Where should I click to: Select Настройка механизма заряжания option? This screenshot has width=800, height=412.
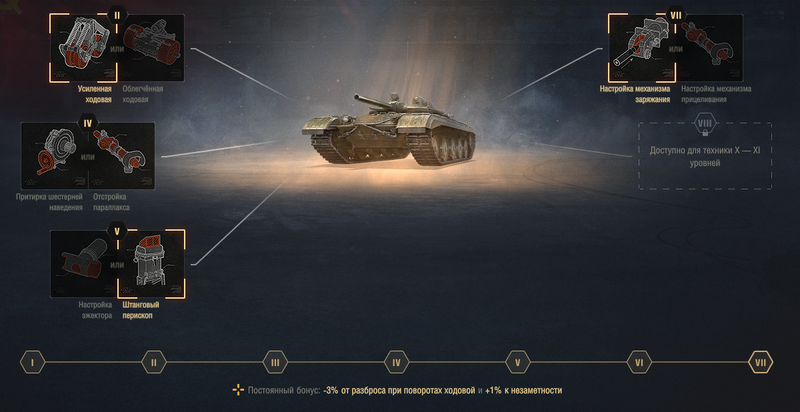pos(638,47)
